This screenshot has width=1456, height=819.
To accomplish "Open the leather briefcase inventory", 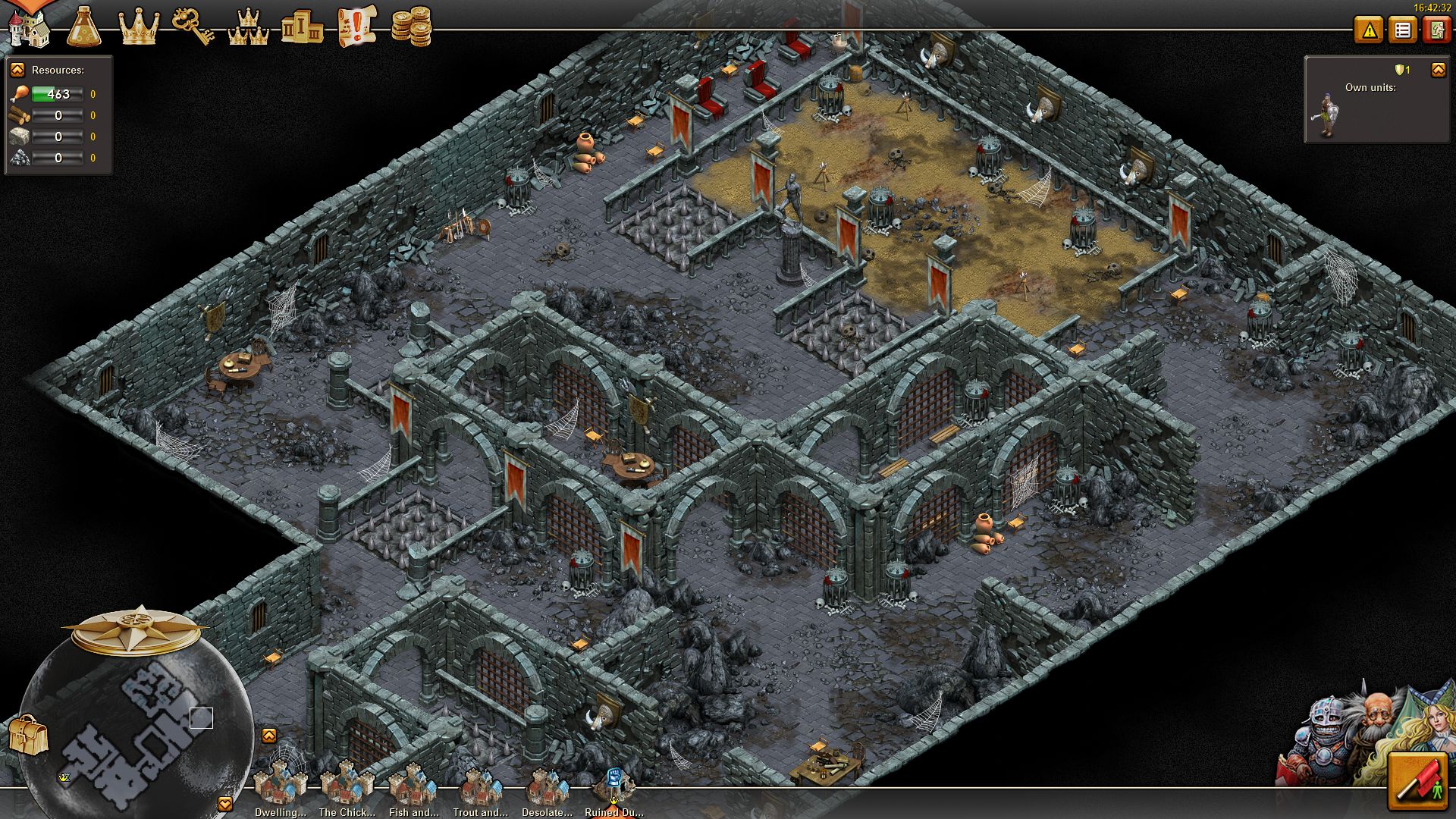I will tap(28, 735).
